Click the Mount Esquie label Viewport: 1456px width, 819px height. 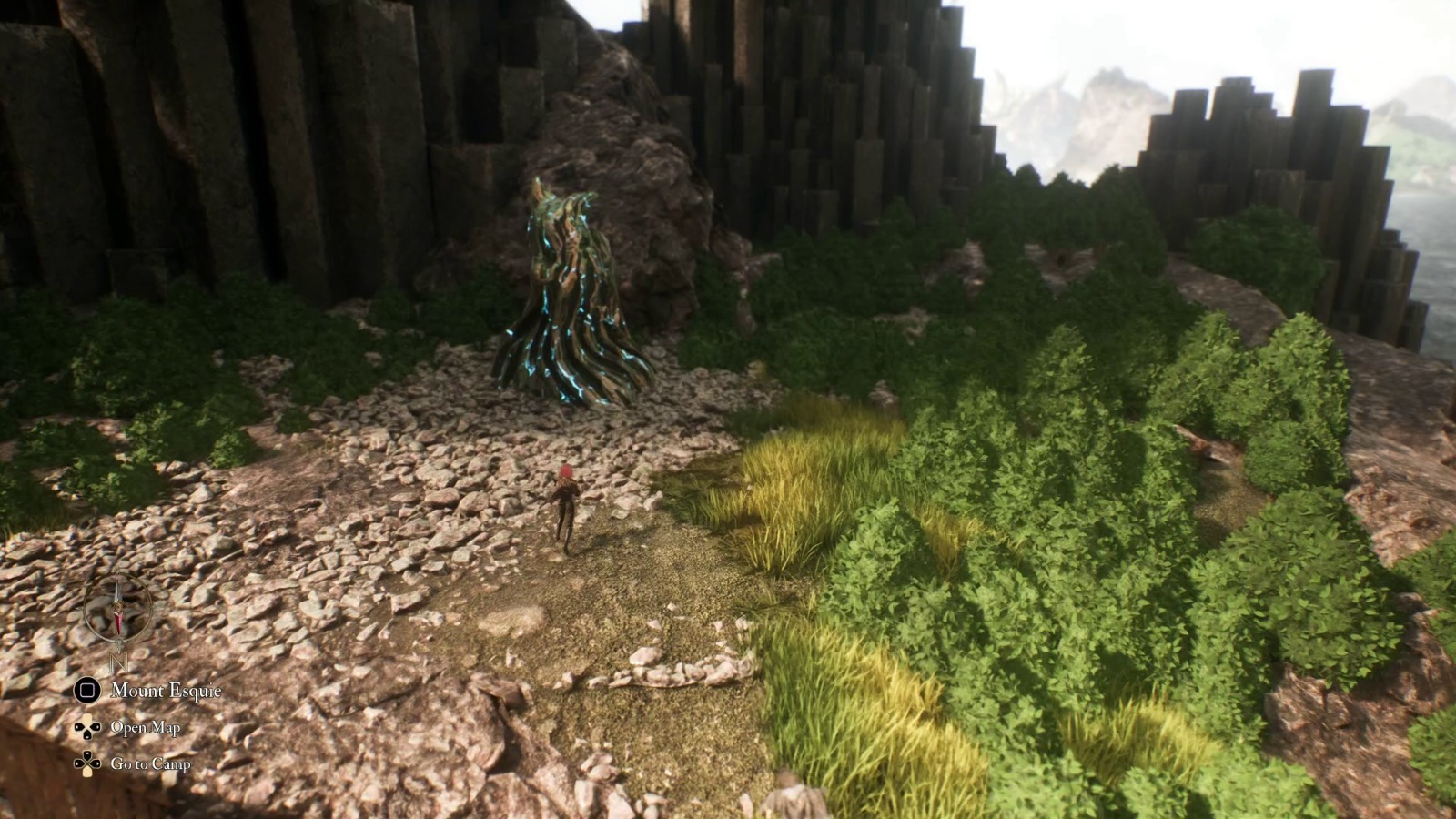coord(166,690)
